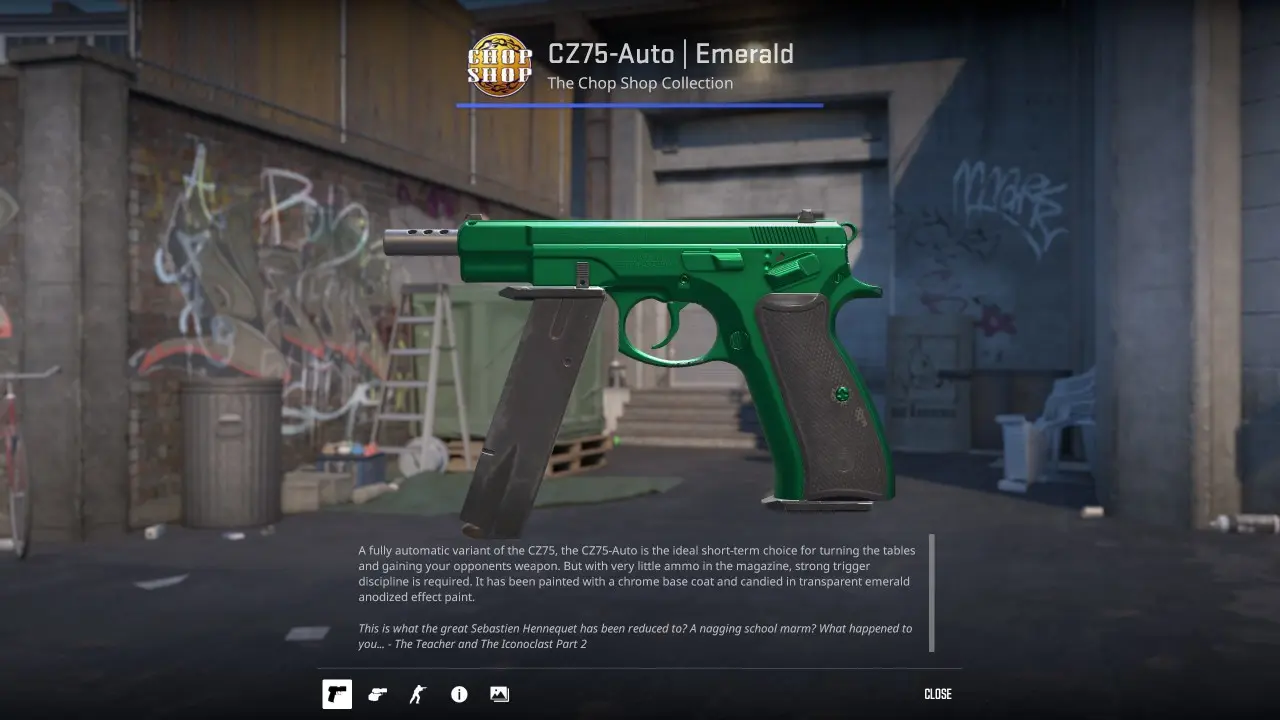Toggle the item information icon
The image size is (1280, 720).
click(459, 694)
